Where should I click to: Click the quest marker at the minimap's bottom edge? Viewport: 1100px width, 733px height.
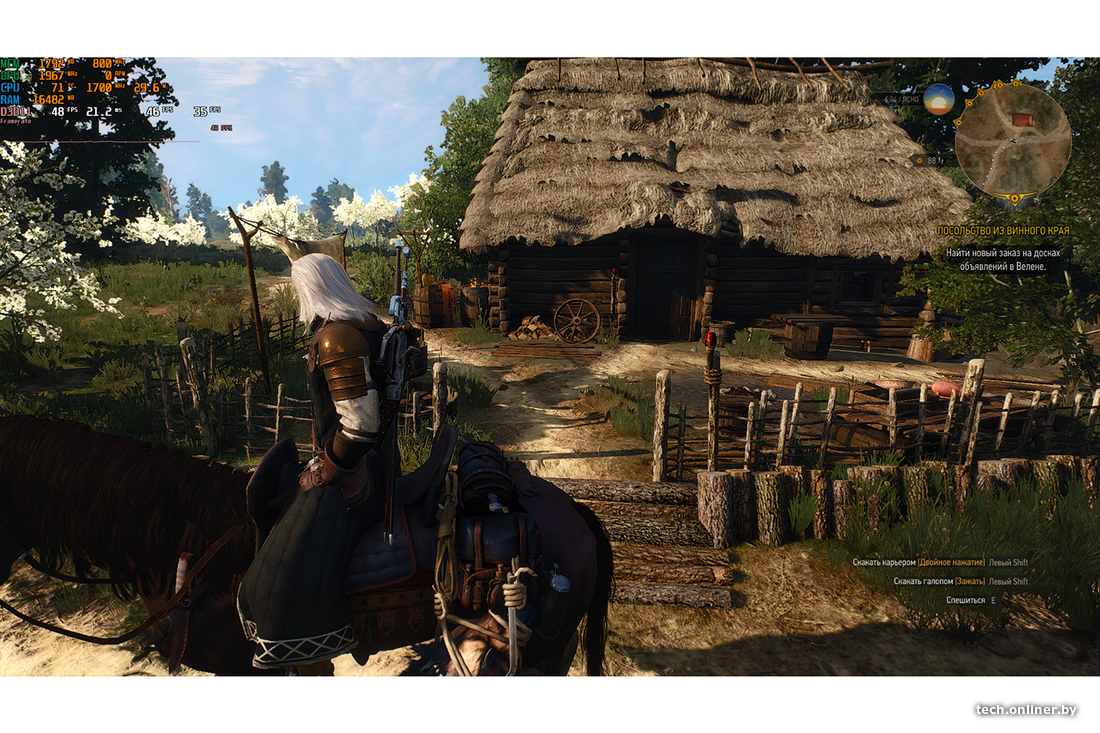(1015, 200)
